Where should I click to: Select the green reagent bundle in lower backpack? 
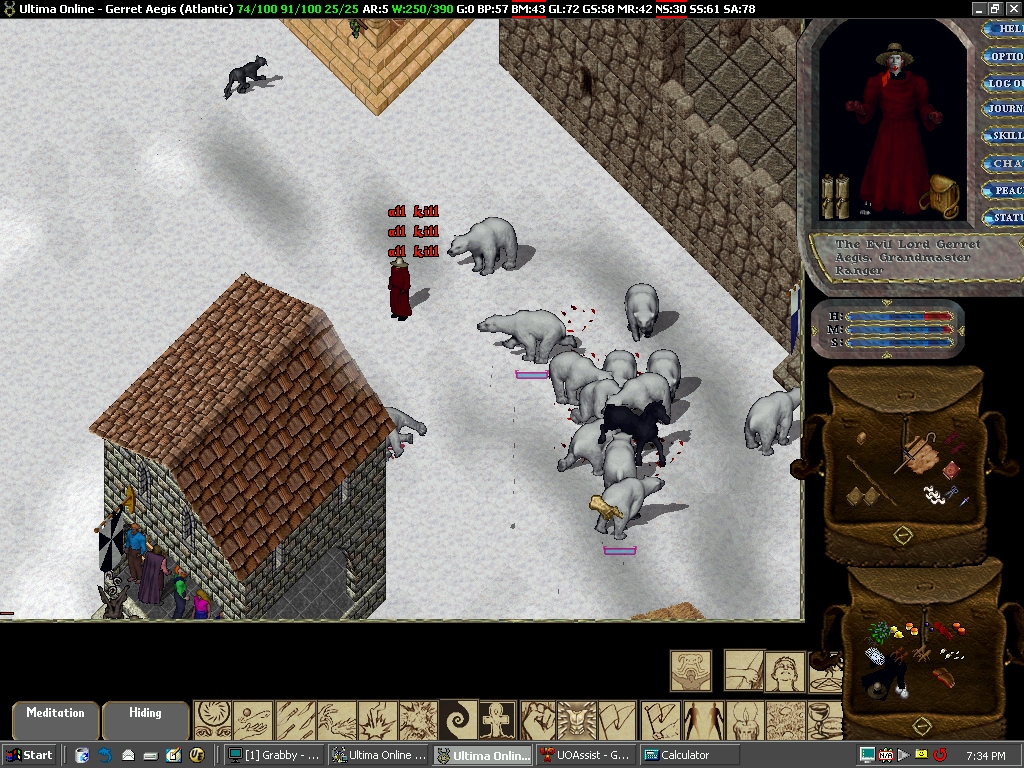coord(881,633)
